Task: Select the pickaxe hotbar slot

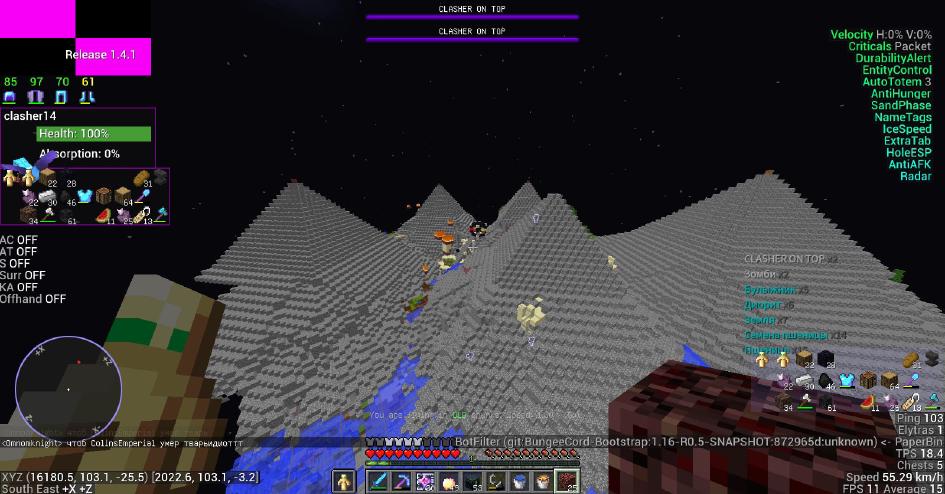Action: pyautogui.click(x=401, y=481)
